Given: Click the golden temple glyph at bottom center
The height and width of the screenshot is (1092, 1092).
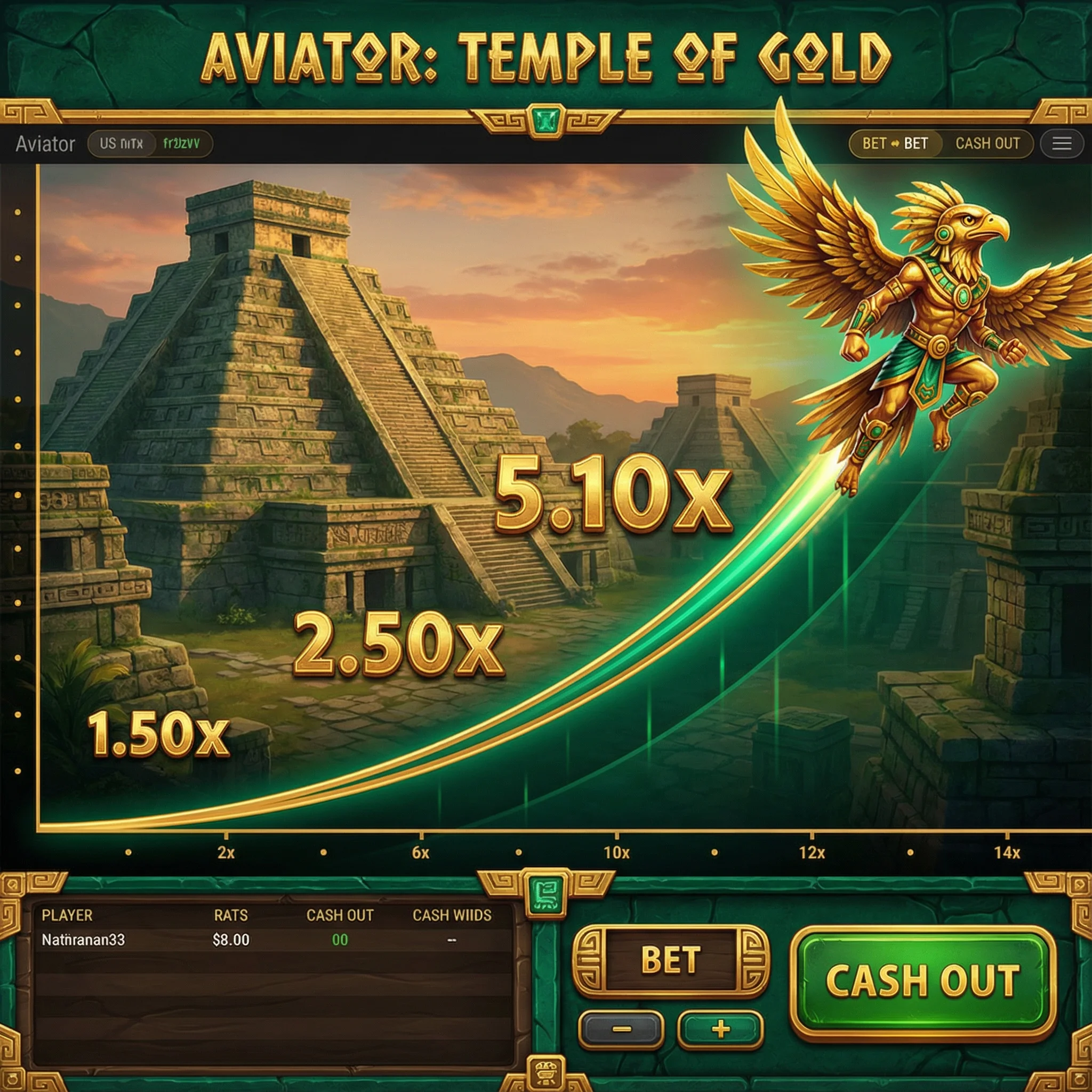Looking at the screenshot, I should [546, 1071].
